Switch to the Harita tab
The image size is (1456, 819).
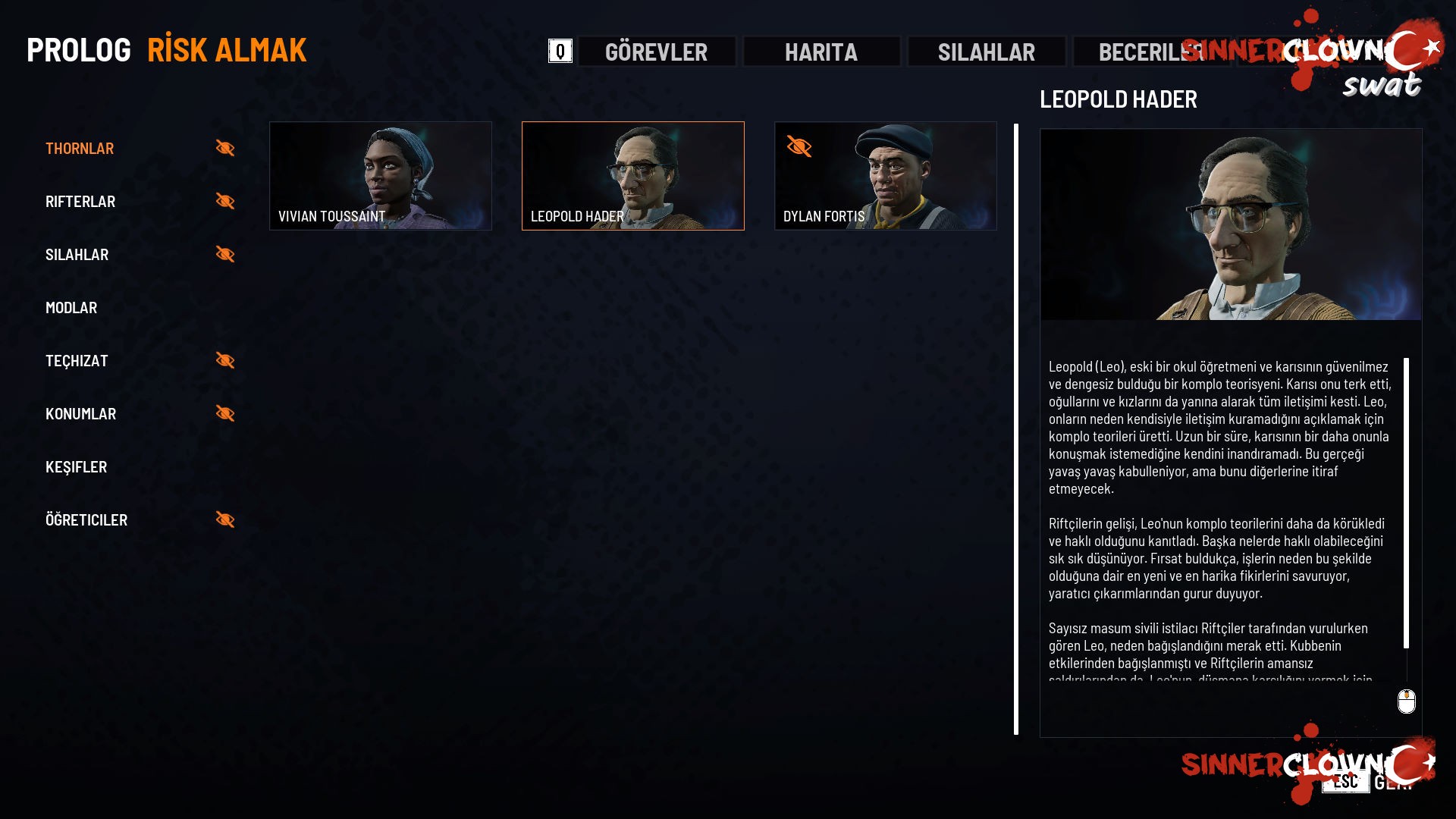(821, 52)
